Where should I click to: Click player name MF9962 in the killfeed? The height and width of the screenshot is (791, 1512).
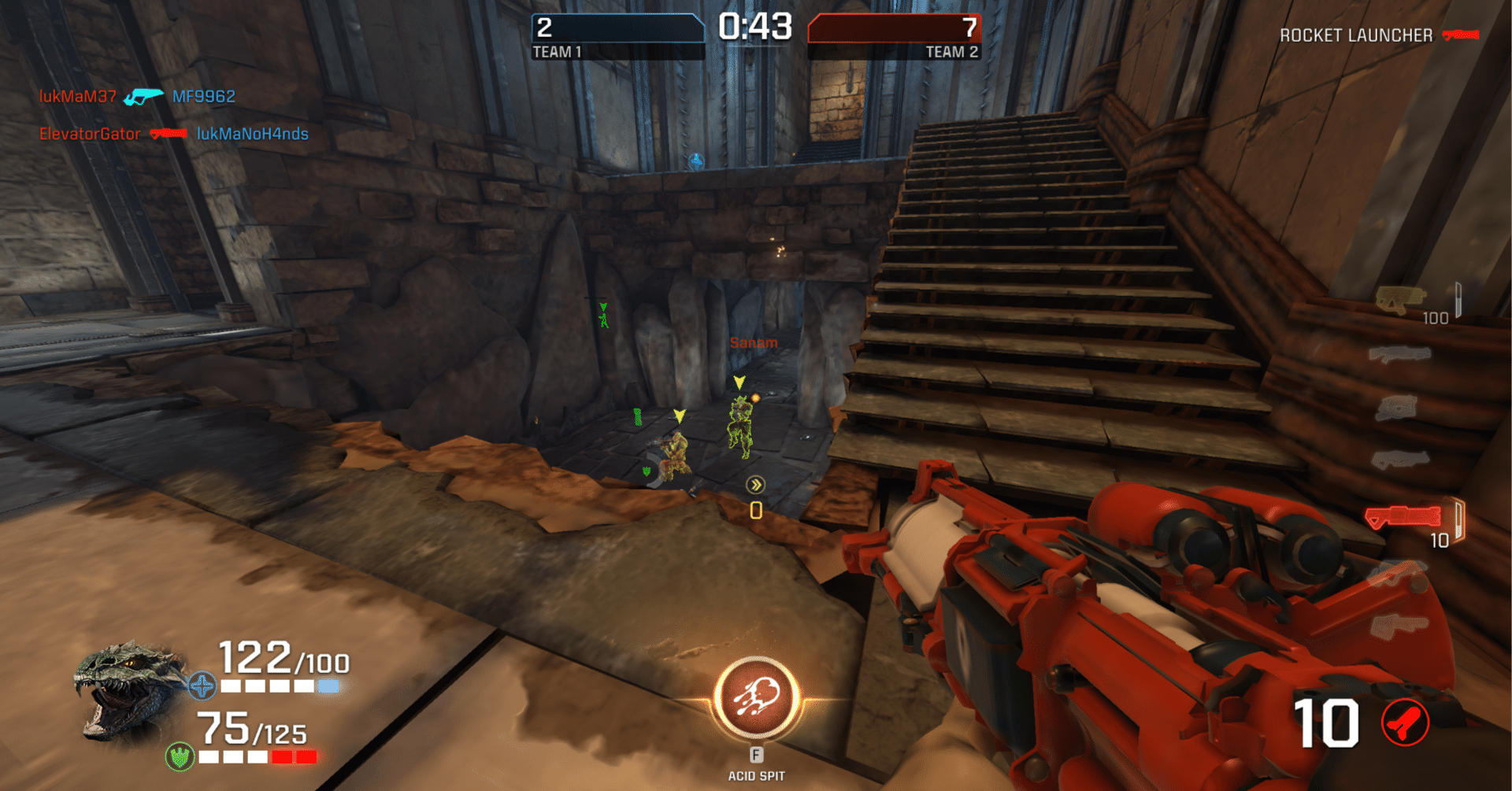[206, 96]
